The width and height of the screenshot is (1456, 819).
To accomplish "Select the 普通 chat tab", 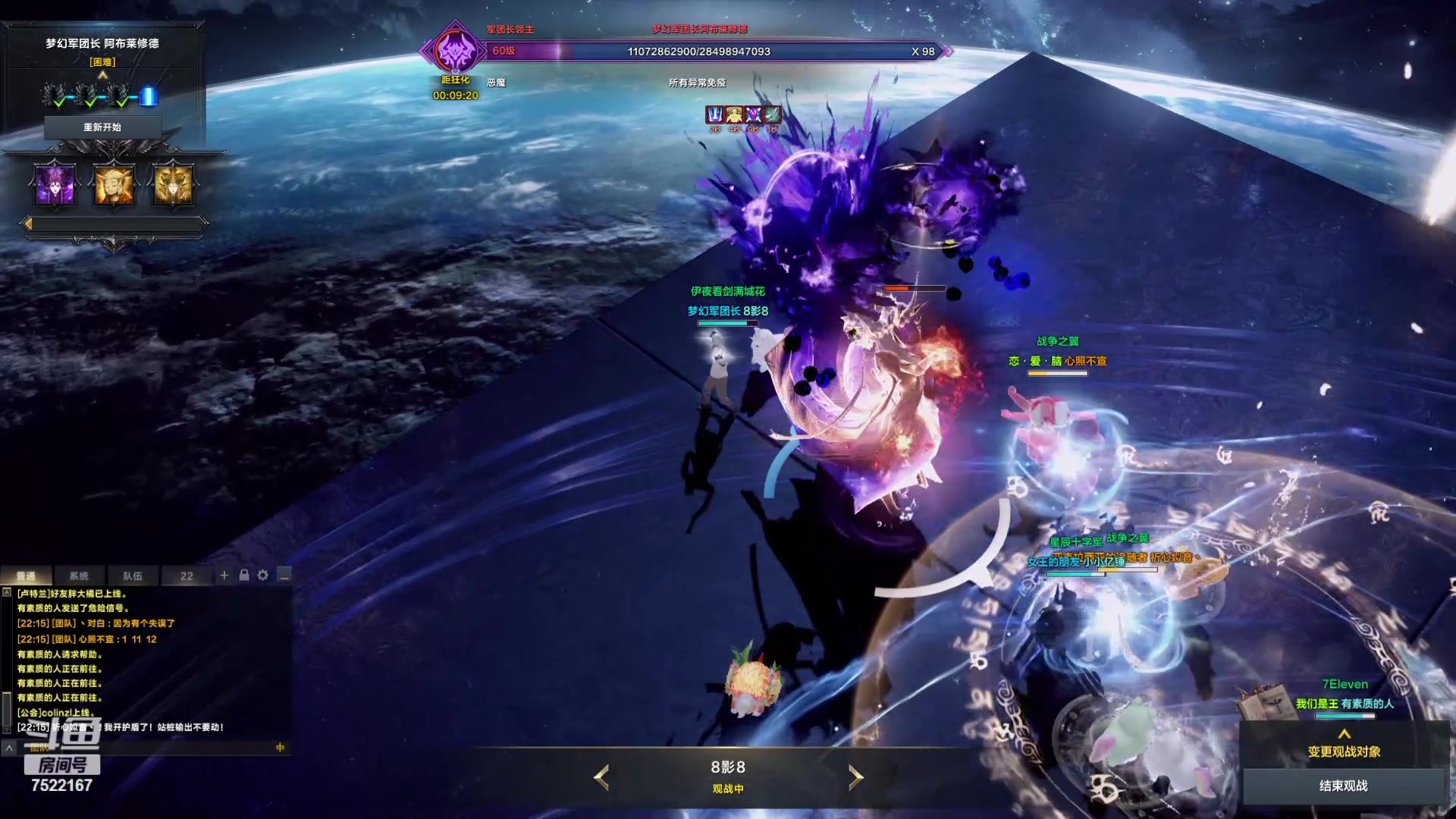I will 27,576.
